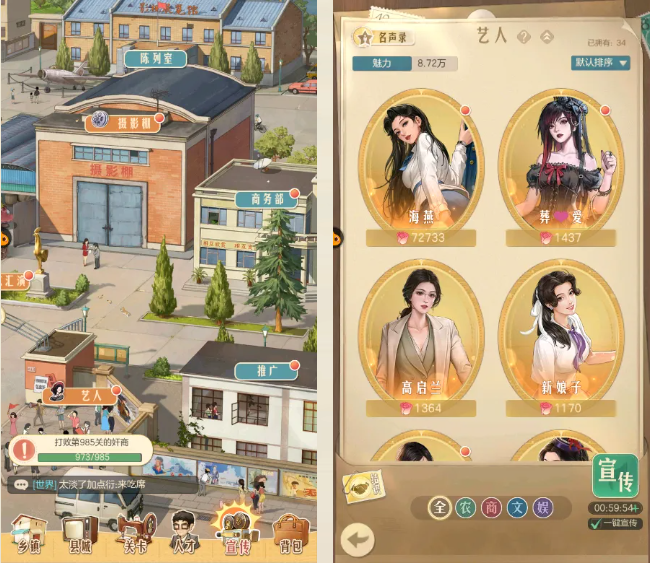Filter artists by 娱 category

point(542,508)
